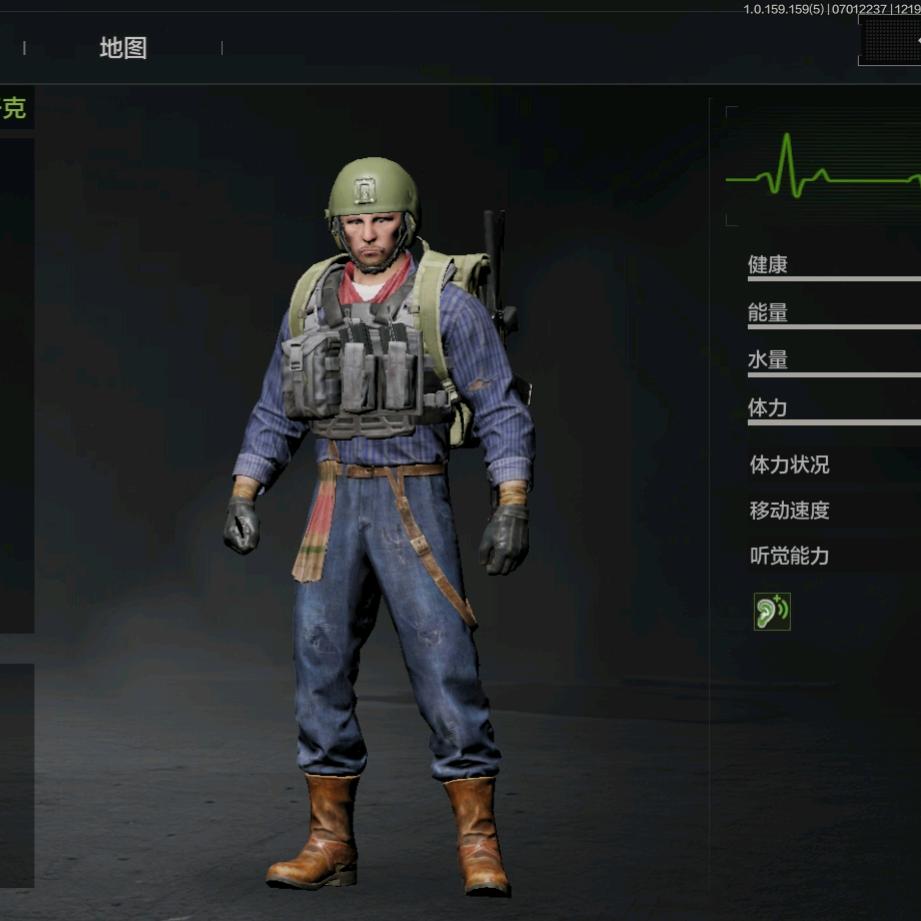Switch to the 地图 map tab
This screenshot has height=921, width=921.
point(123,48)
